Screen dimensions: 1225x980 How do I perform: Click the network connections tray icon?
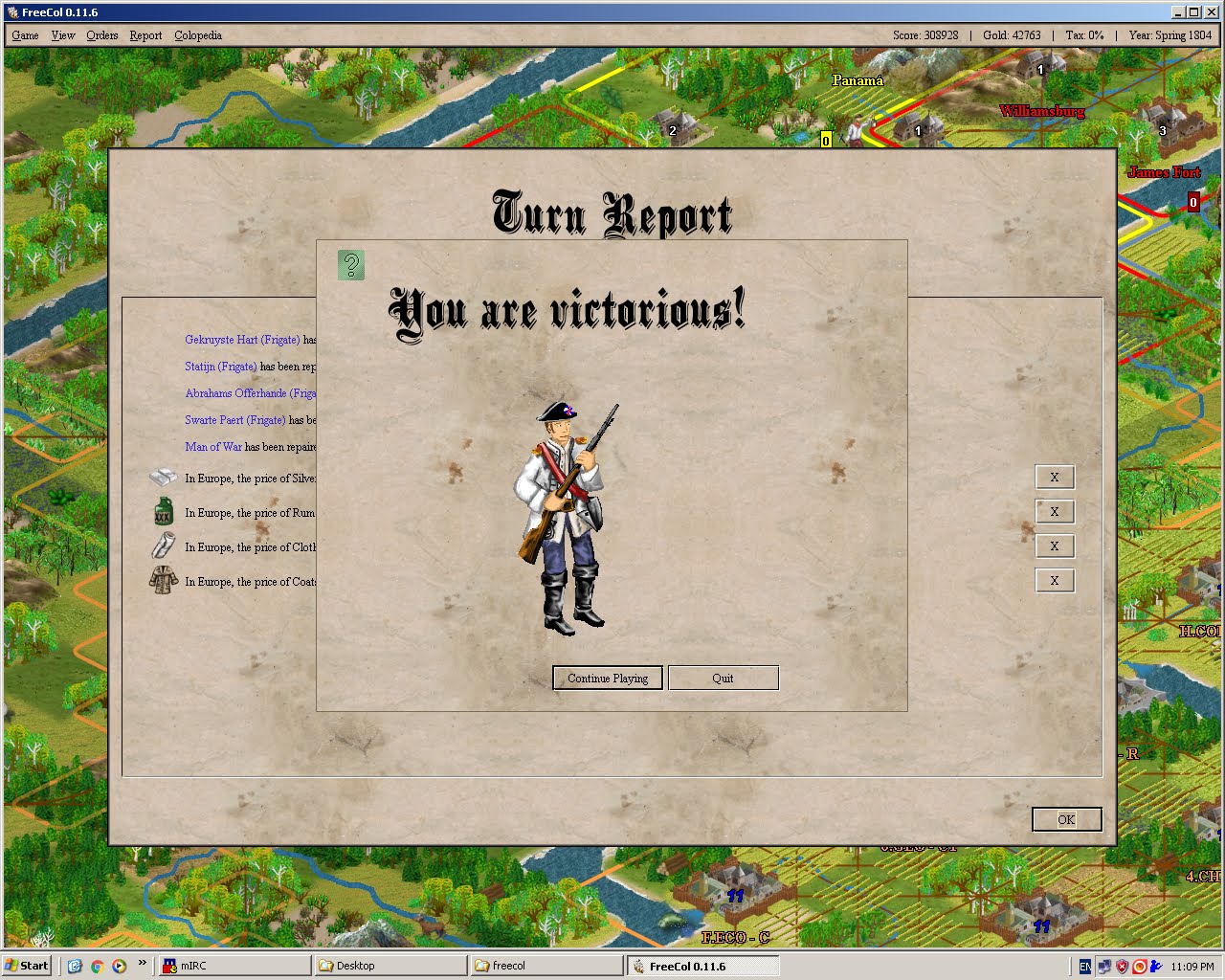[x=1103, y=966]
